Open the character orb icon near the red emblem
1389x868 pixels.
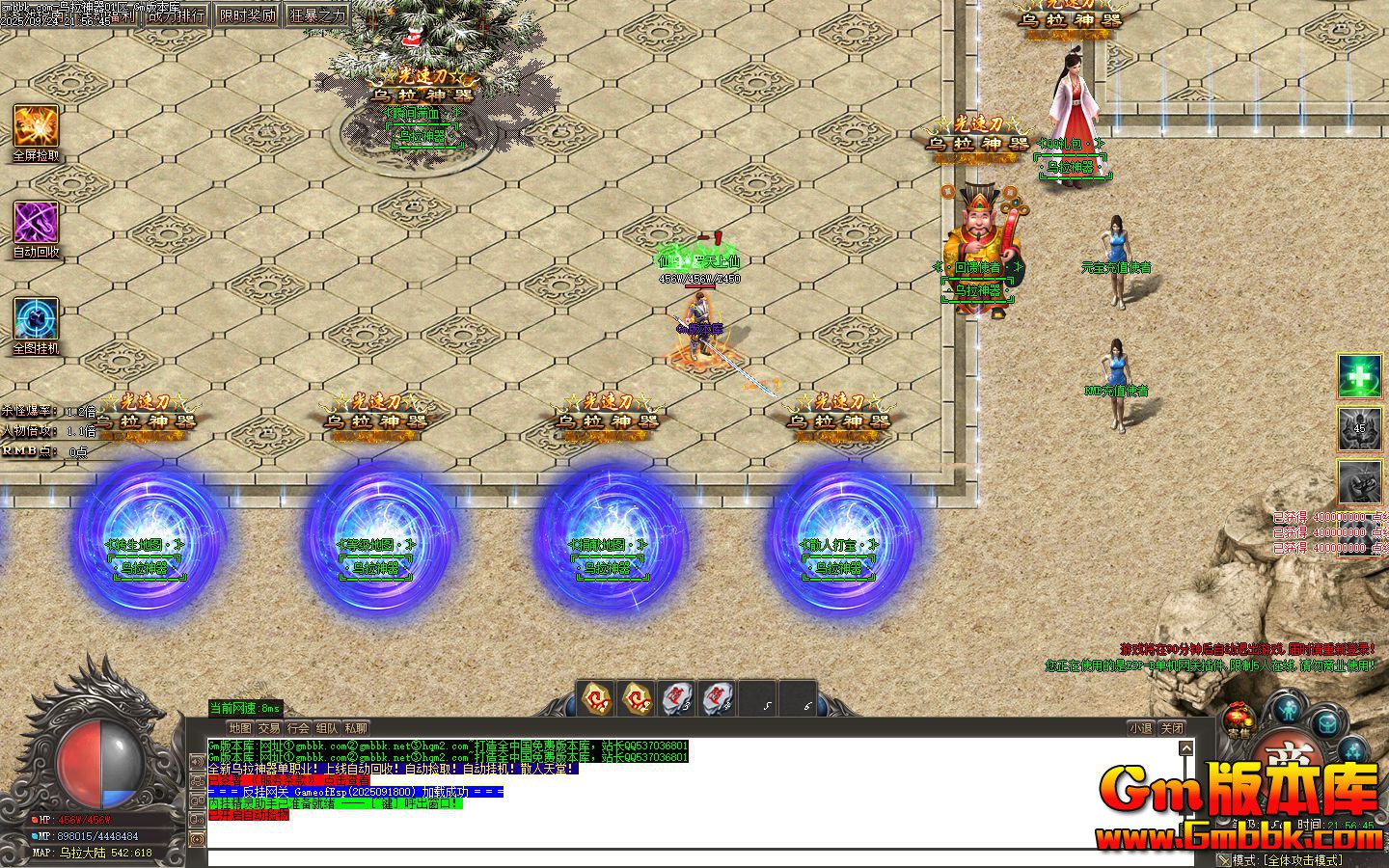click(x=1287, y=708)
